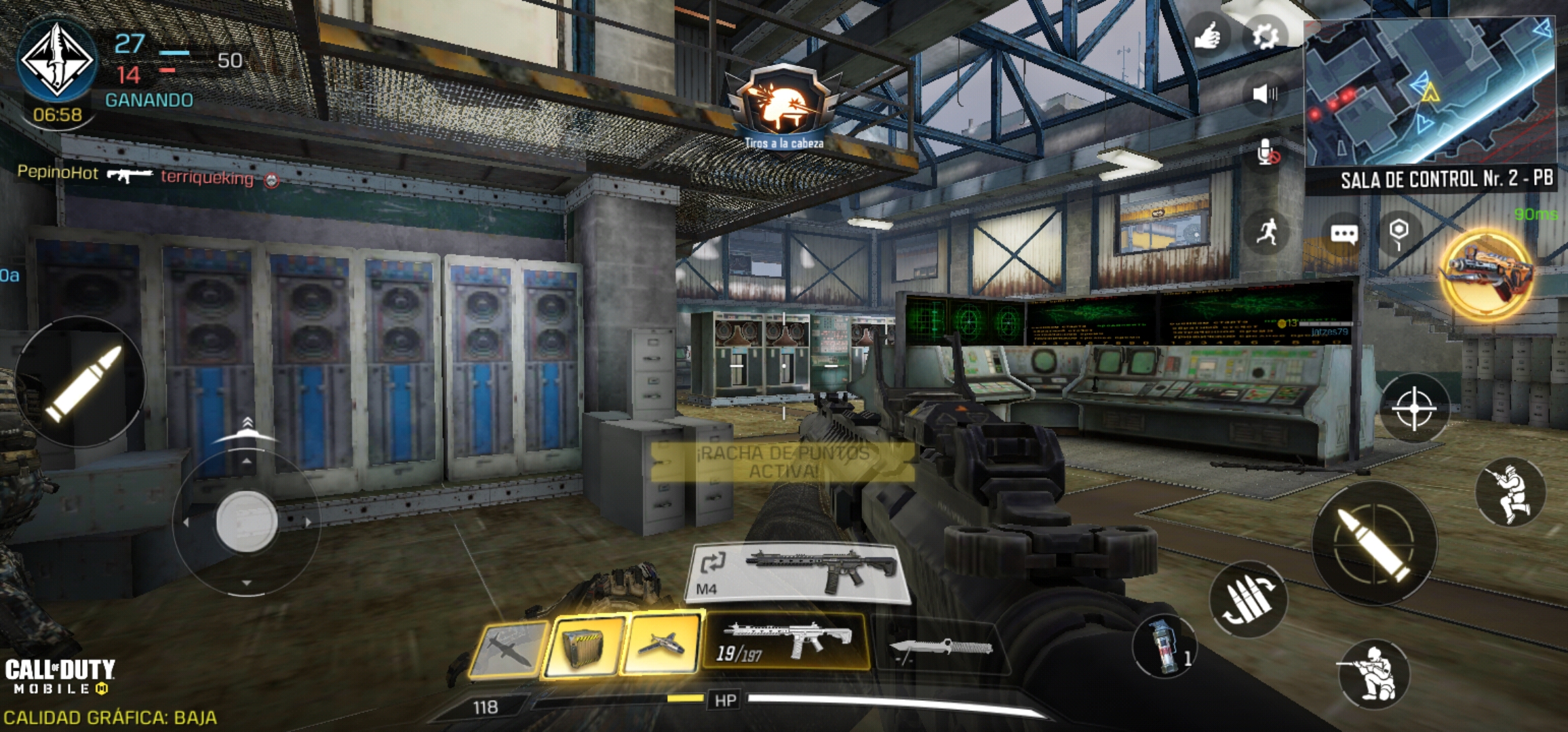Tap the jump soldier button
Image resolution: width=1568 pixels, height=732 pixels.
(x=1510, y=493)
